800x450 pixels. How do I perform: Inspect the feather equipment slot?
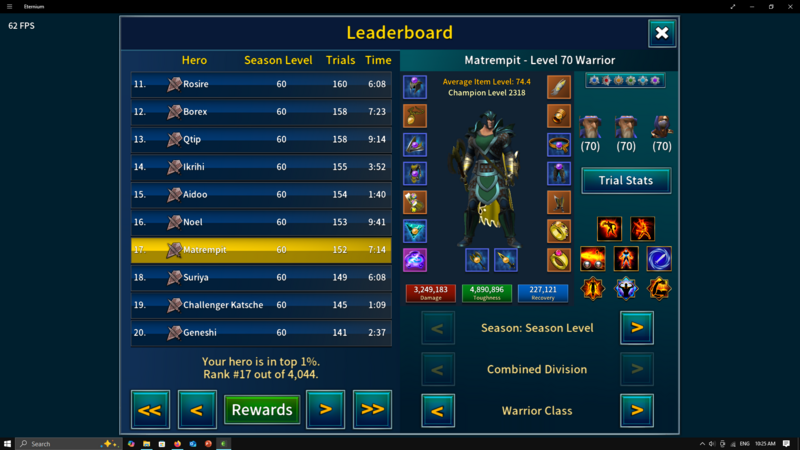[x=559, y=87]
